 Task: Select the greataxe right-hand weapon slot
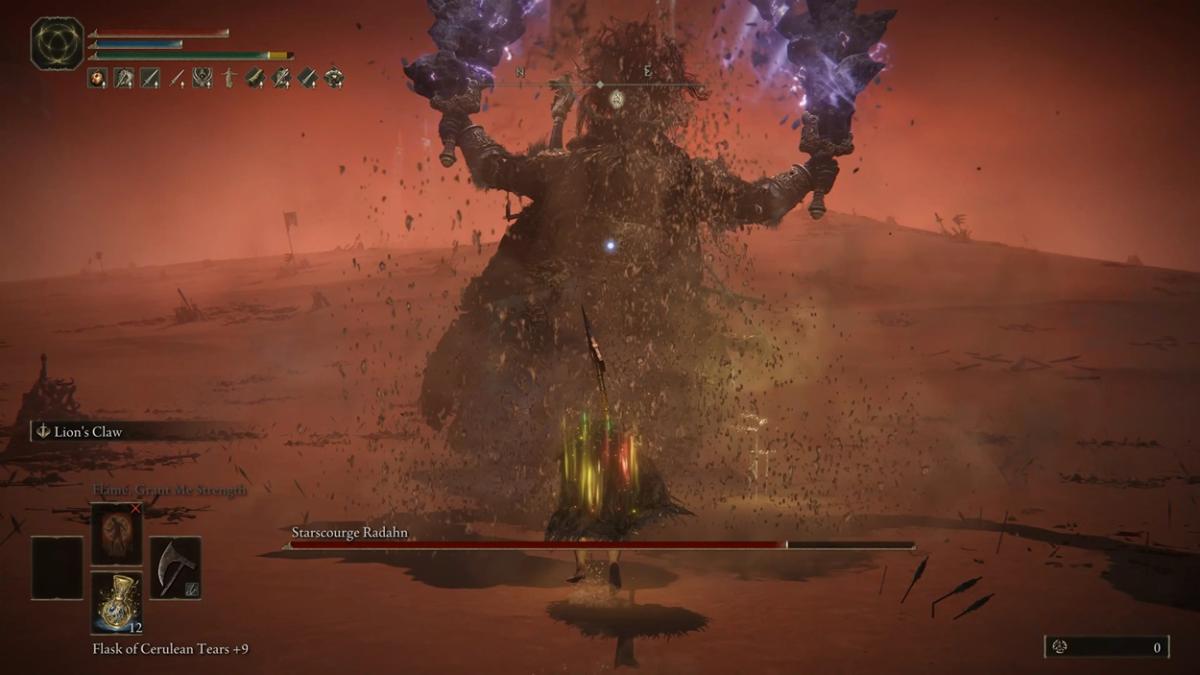tap(175, 568)
